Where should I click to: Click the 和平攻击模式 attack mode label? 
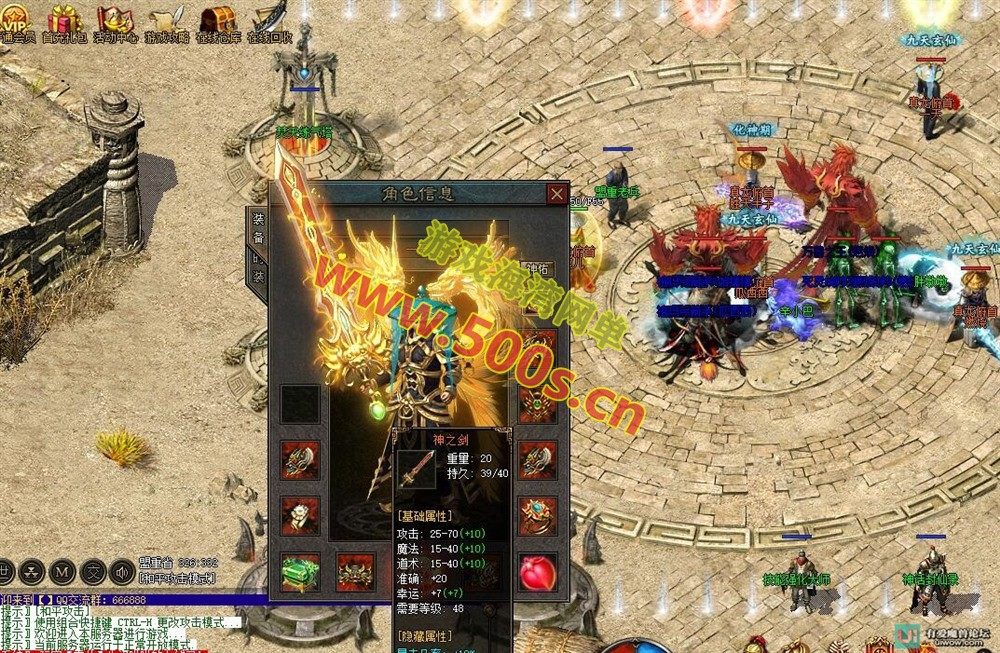176,578
